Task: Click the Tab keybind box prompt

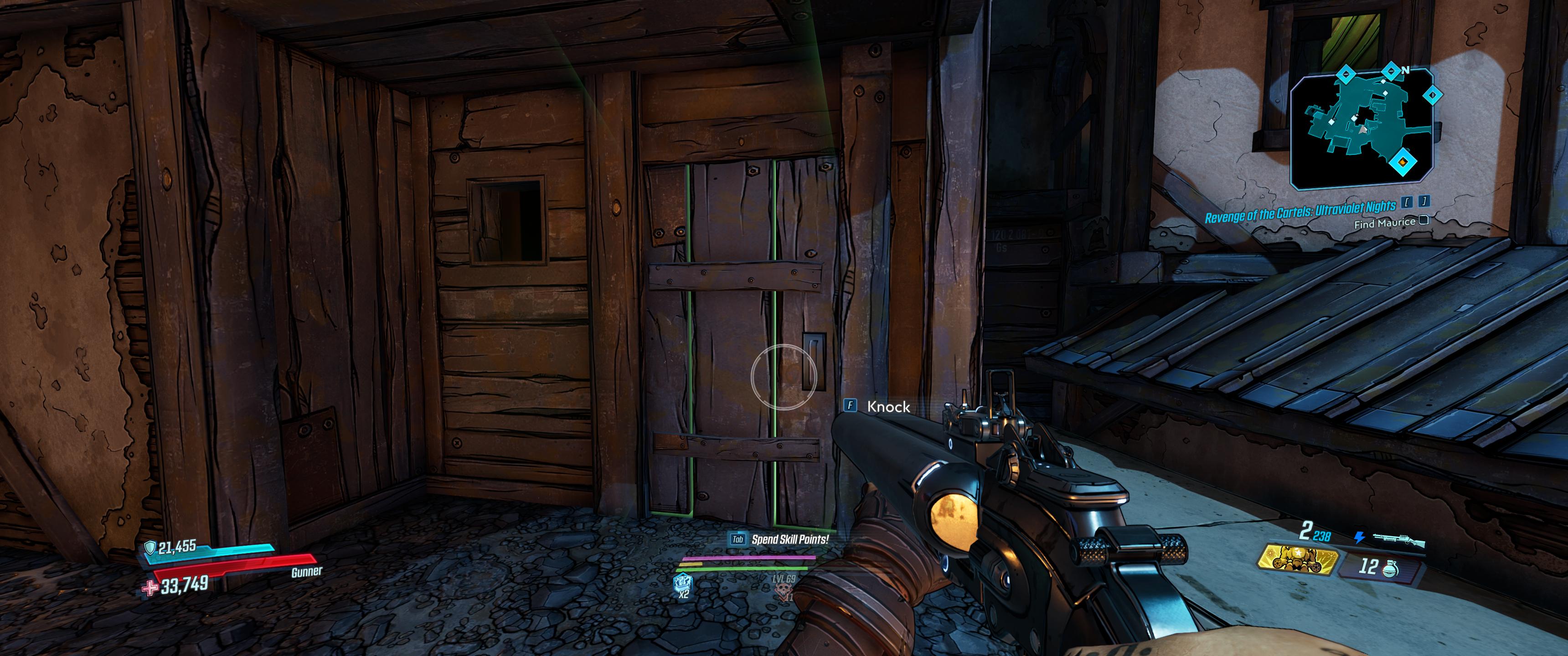Action: 737,539
